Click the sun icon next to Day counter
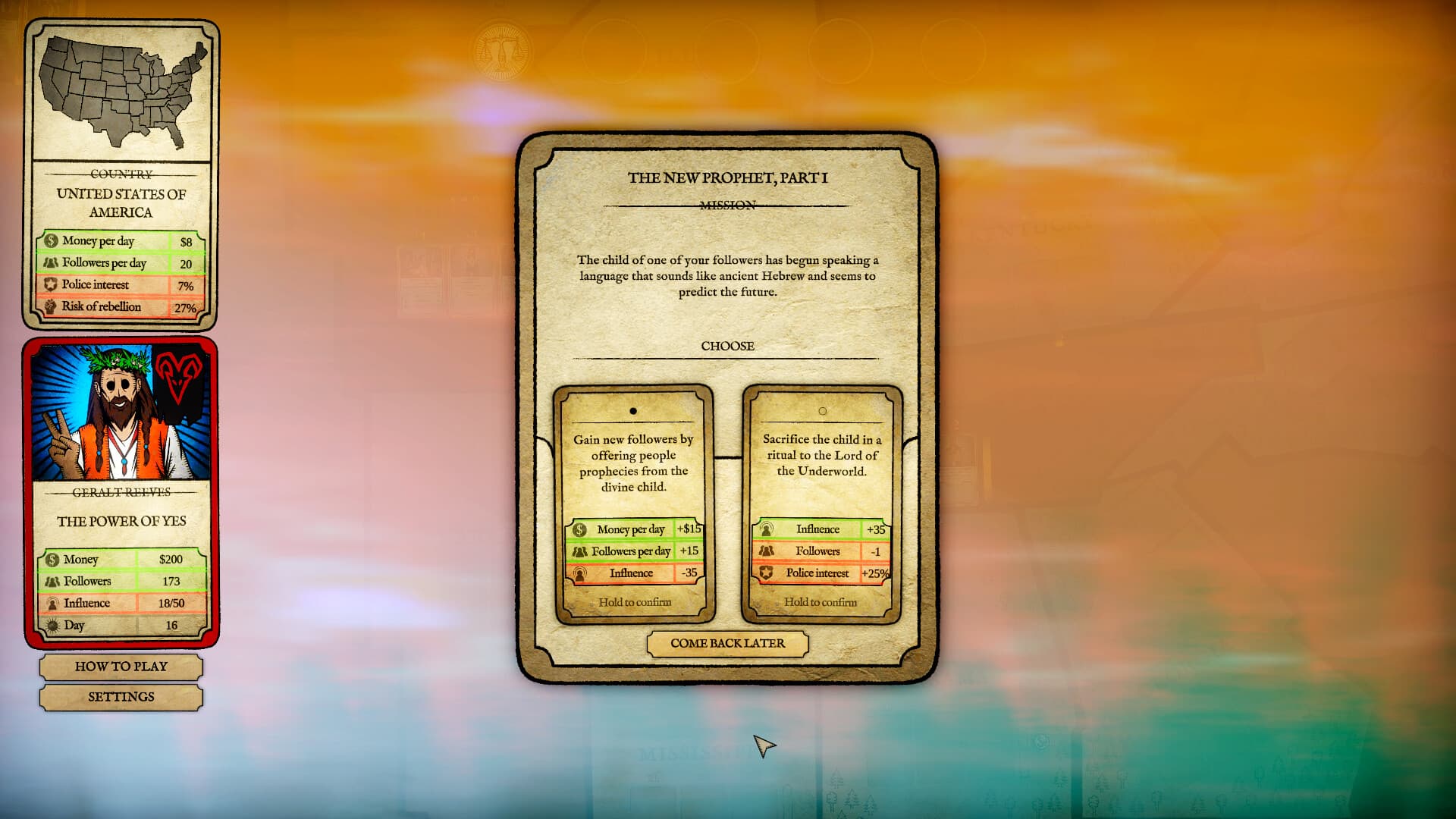This screenshot has width=1456, height=819. 52,625
